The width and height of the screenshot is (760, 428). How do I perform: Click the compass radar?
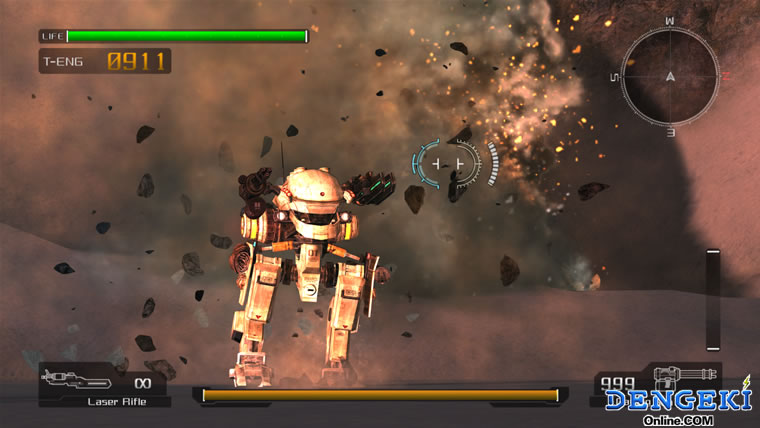coord(669,76)
